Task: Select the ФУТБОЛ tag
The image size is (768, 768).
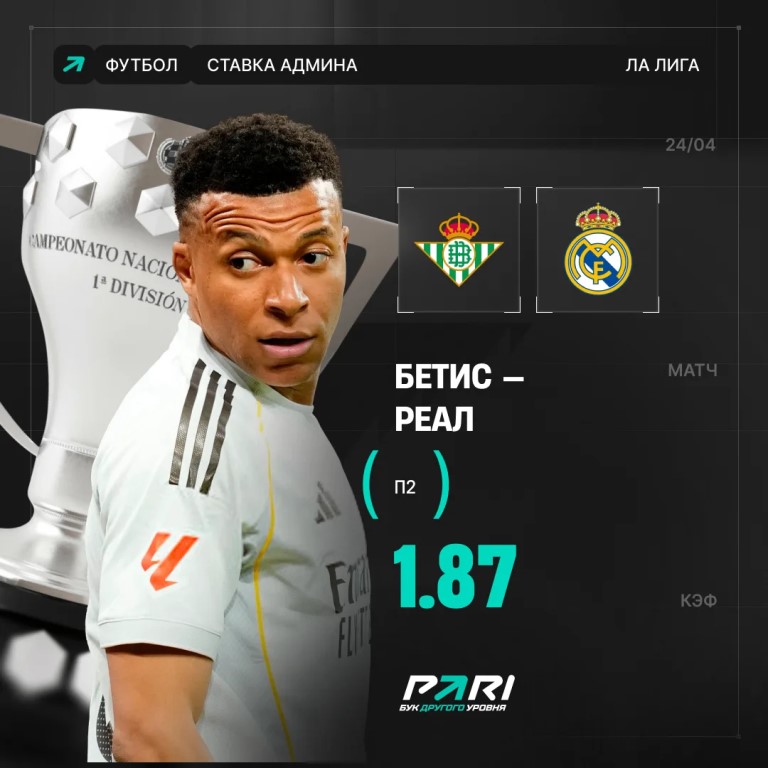Action: click(x=141, y=66)
